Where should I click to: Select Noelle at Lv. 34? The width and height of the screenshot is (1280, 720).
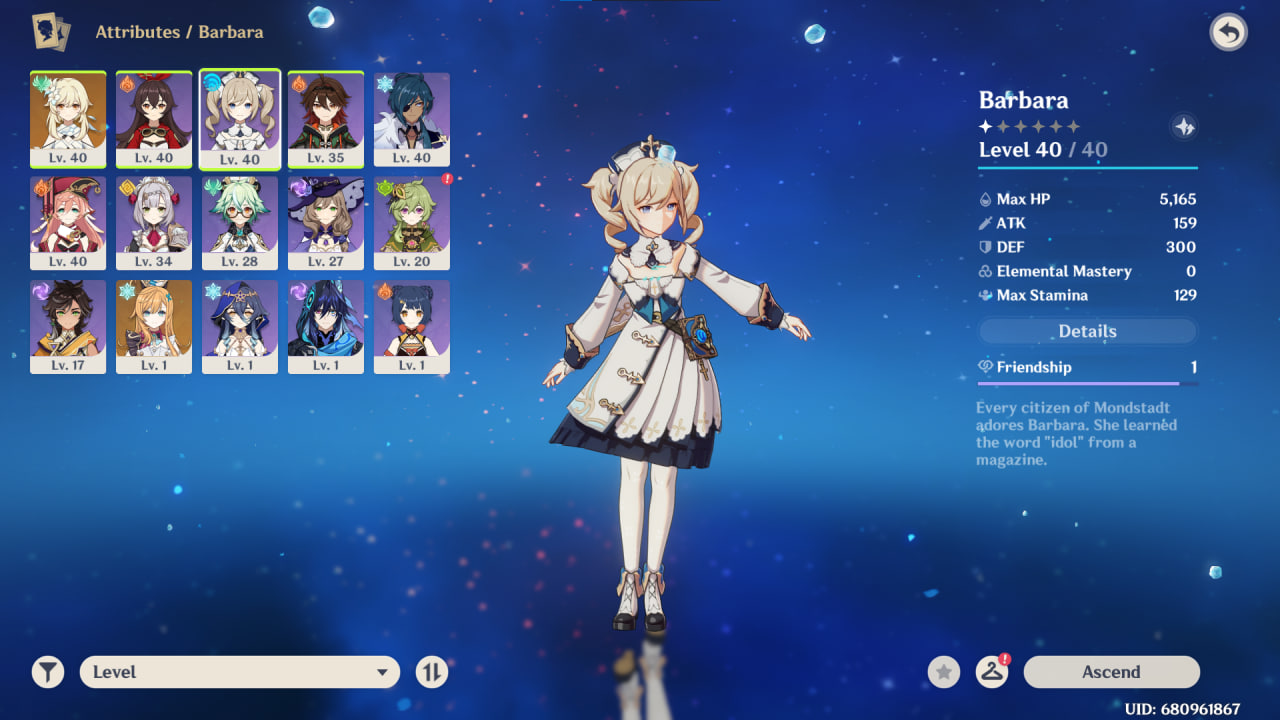point(154,223)
